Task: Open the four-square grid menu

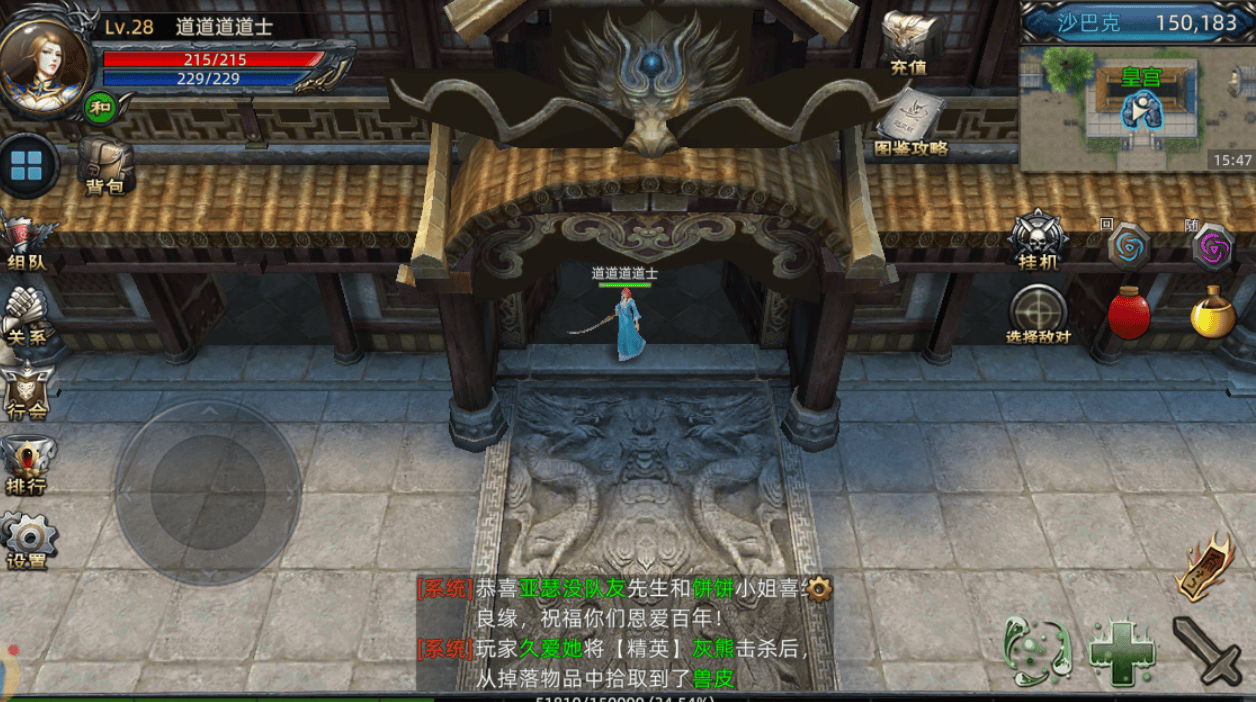Action: [x=27, y=166]
